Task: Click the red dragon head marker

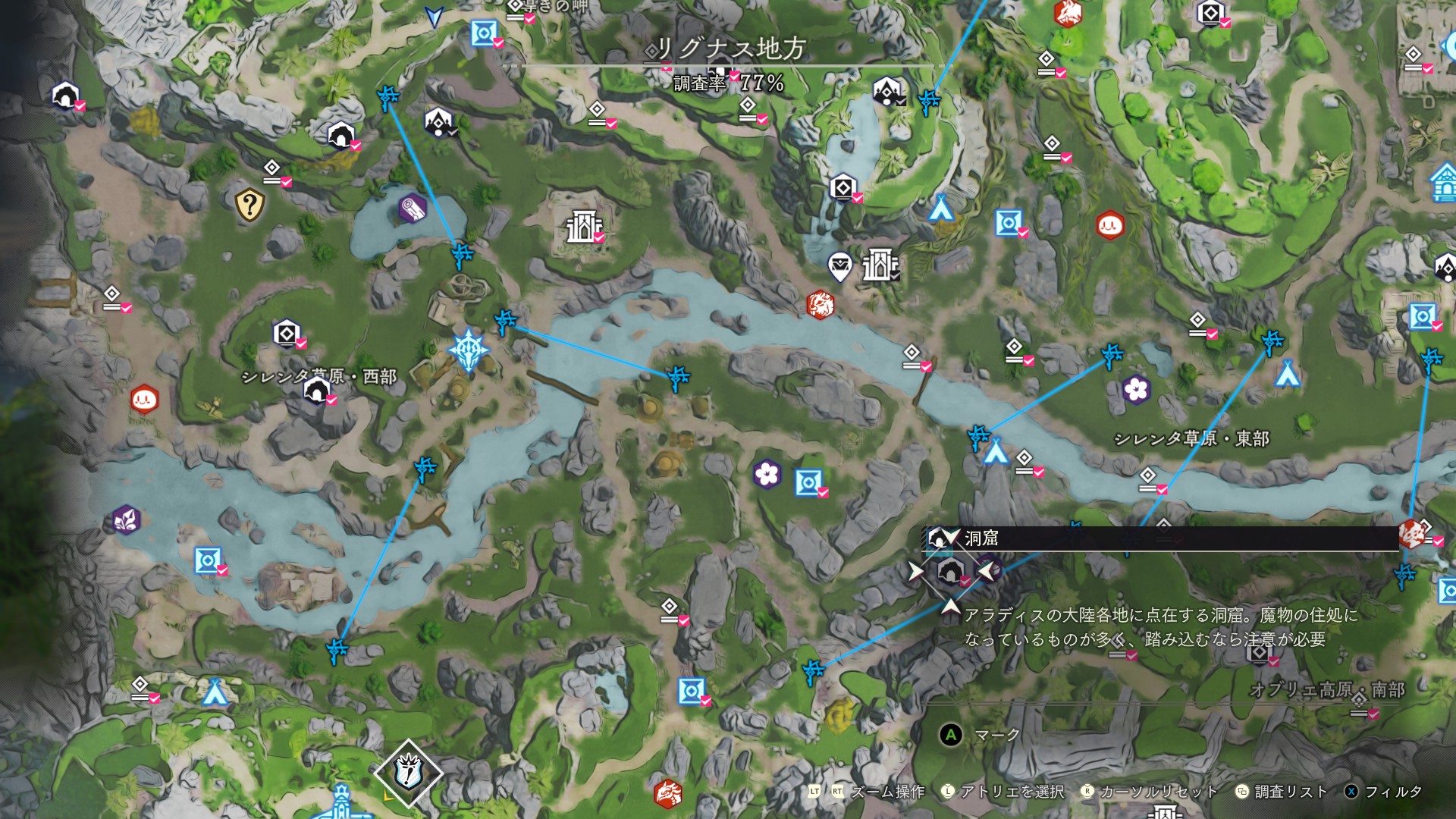Action: tap(667, 793)
